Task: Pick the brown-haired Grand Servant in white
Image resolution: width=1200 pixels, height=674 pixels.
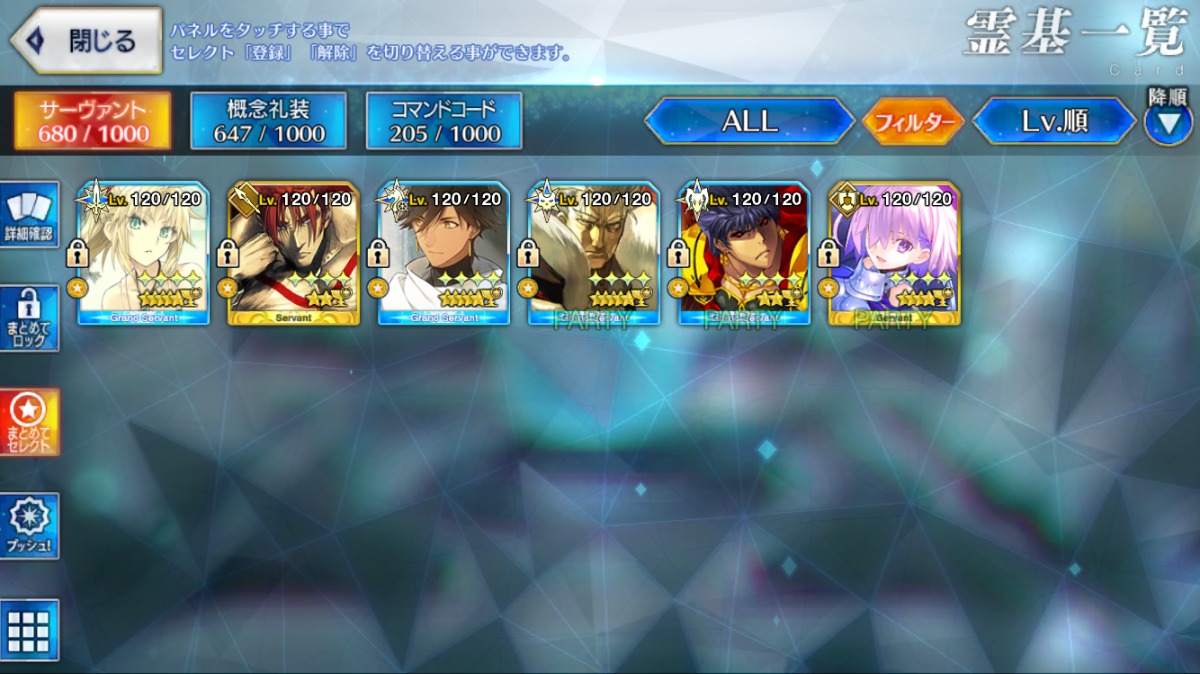Action: pyautogui.click(x=444, y=253)
